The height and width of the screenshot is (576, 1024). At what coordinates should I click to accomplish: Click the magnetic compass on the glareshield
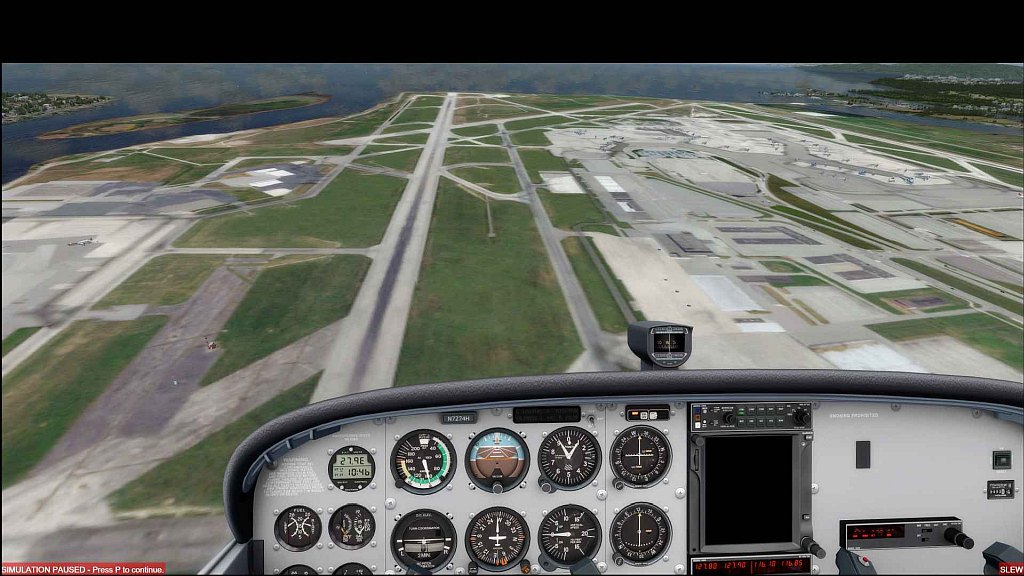[661, 342]
